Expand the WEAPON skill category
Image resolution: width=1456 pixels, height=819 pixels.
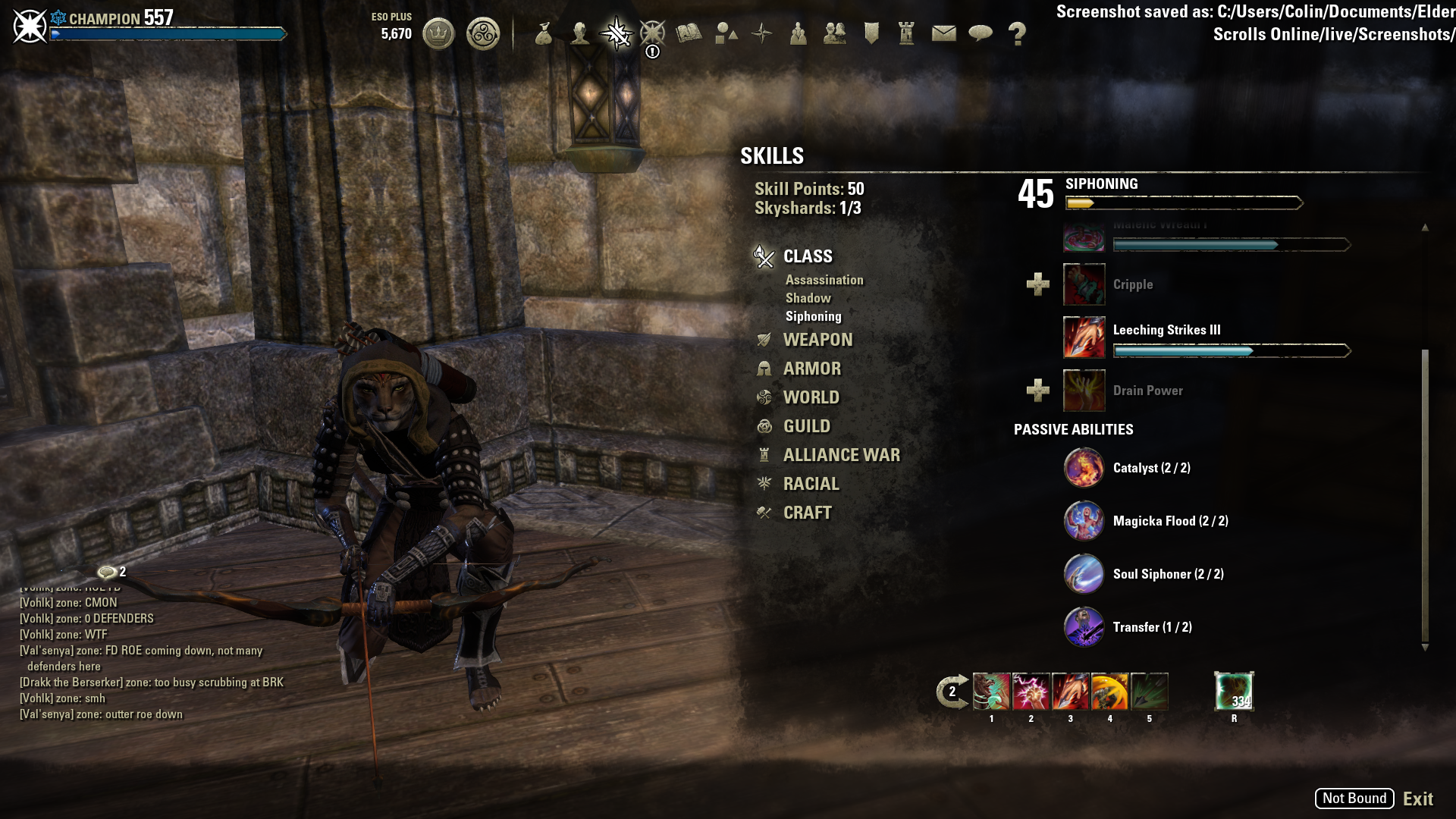click(x=817, y=339)
